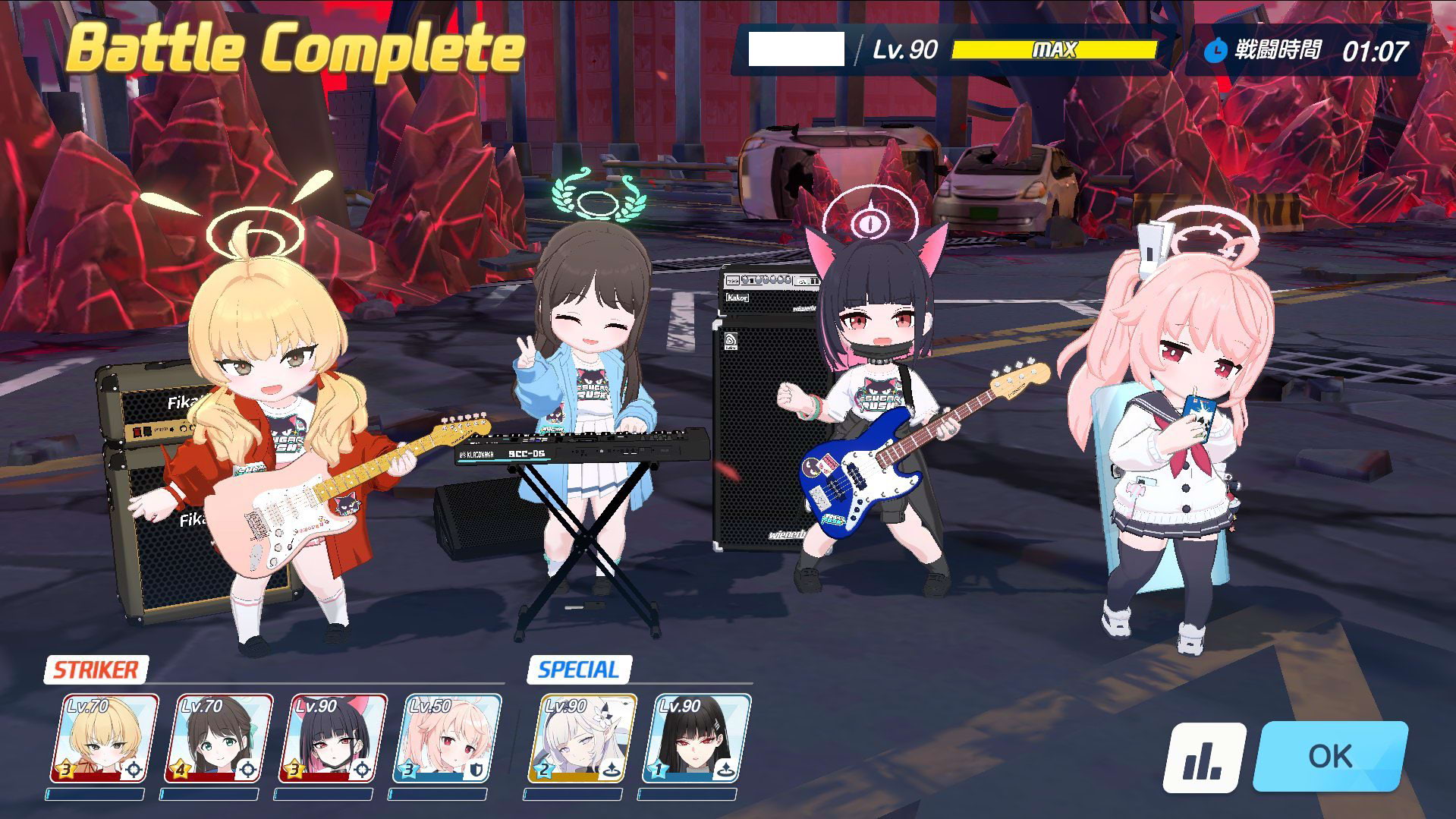
Task: Choose the cat-eared Lv.90 striker portrait
Action: [332, 739]
